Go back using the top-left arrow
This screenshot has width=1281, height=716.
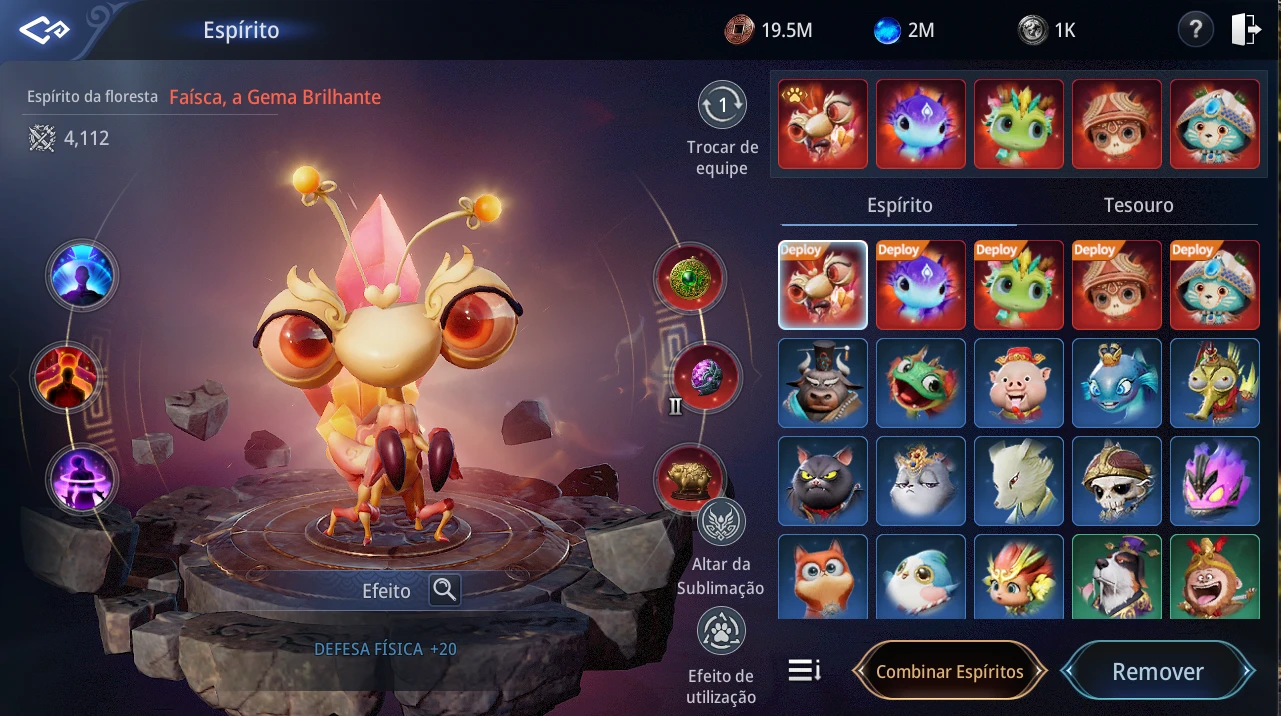click(45, 30)
